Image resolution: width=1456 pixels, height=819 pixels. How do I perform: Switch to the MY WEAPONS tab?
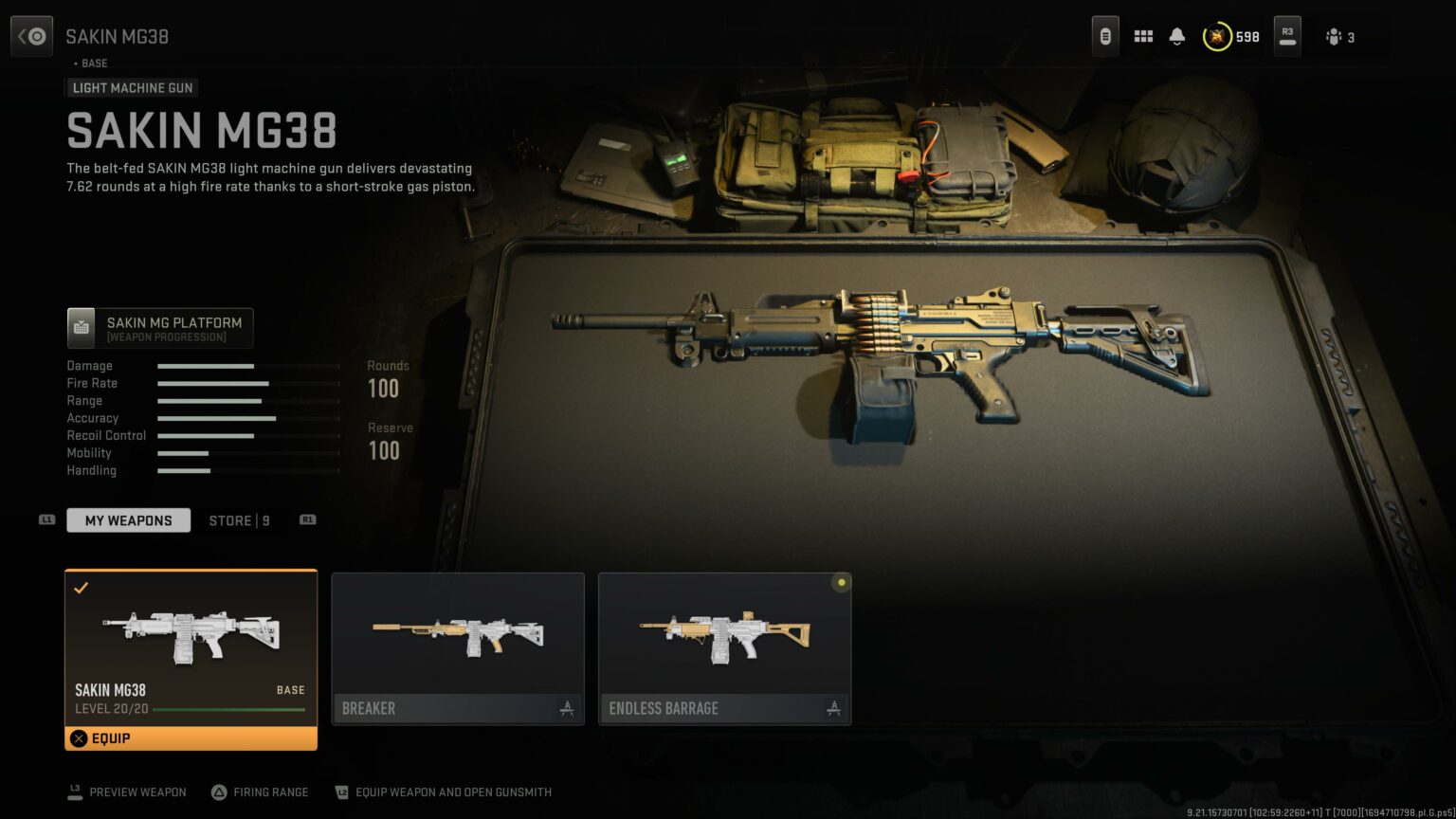tap(128, 519)
